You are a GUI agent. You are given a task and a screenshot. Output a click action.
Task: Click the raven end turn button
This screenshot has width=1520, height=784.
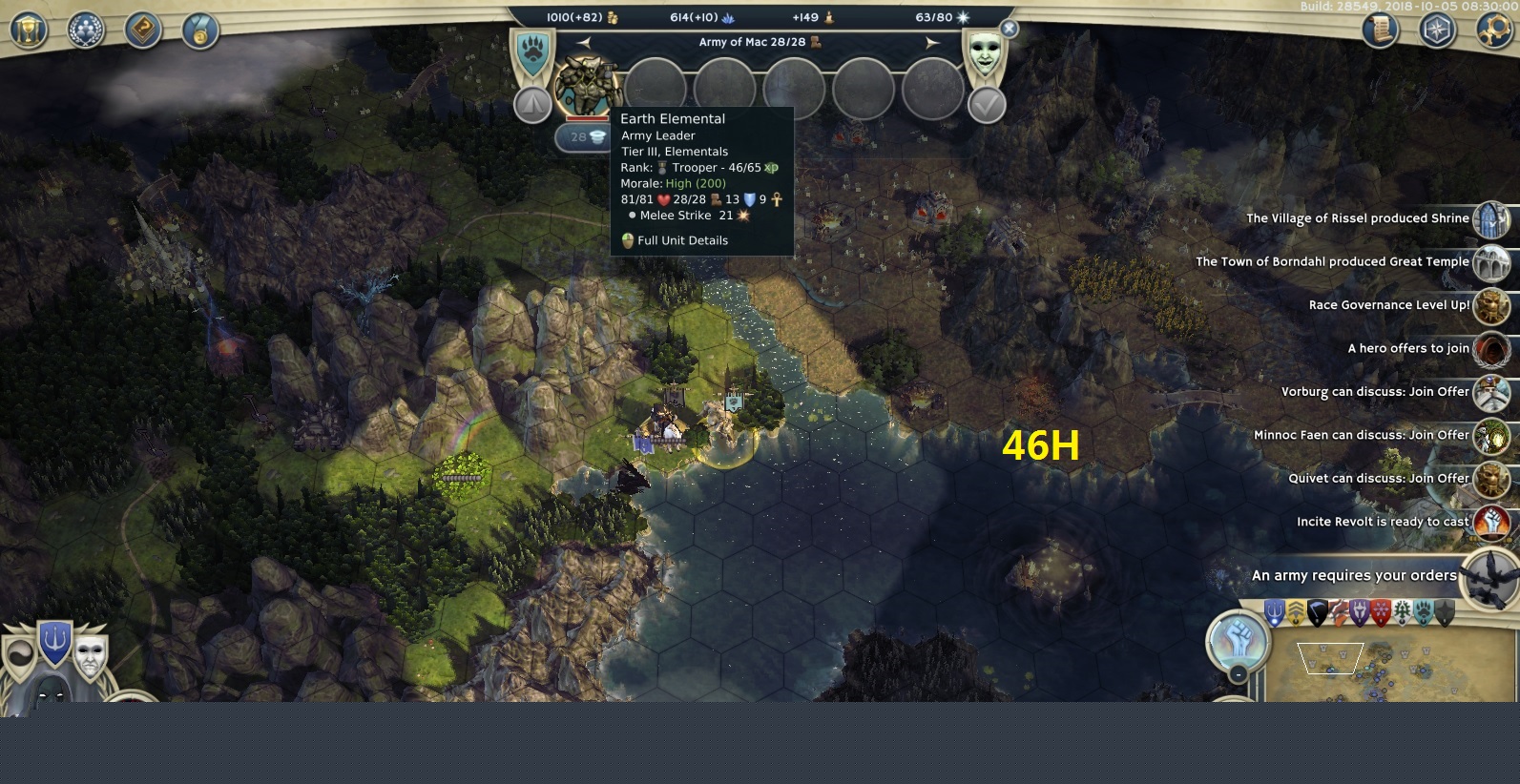click(x=1489, y=578)
